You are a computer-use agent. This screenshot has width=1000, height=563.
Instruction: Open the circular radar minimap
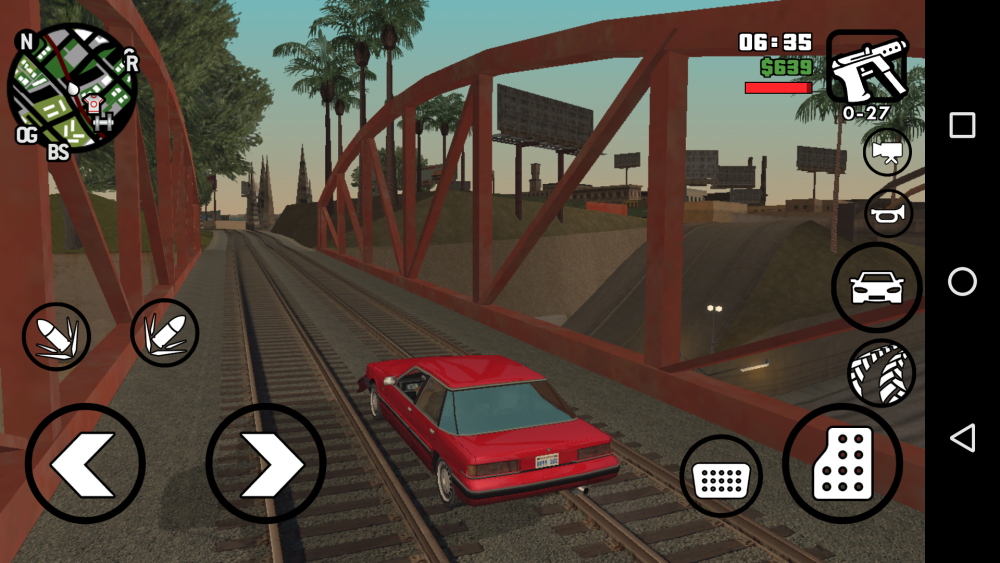(x=72, y=88)
